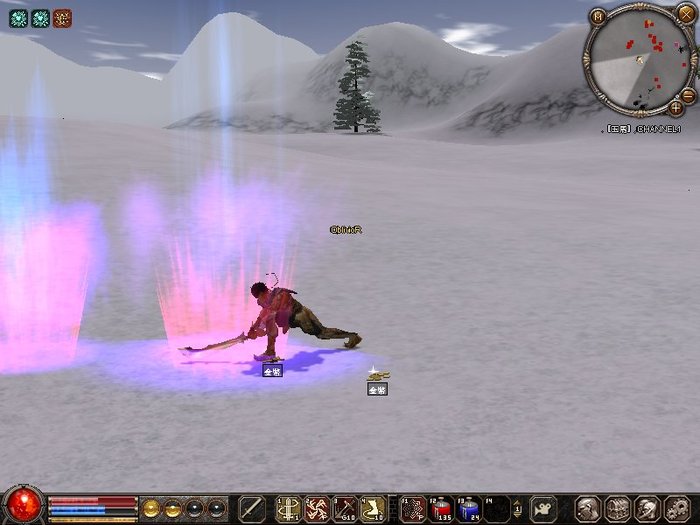Use the blue potion in the hotbar
The height and width of the screenshot is (525, 700).
tap(470, 508)
